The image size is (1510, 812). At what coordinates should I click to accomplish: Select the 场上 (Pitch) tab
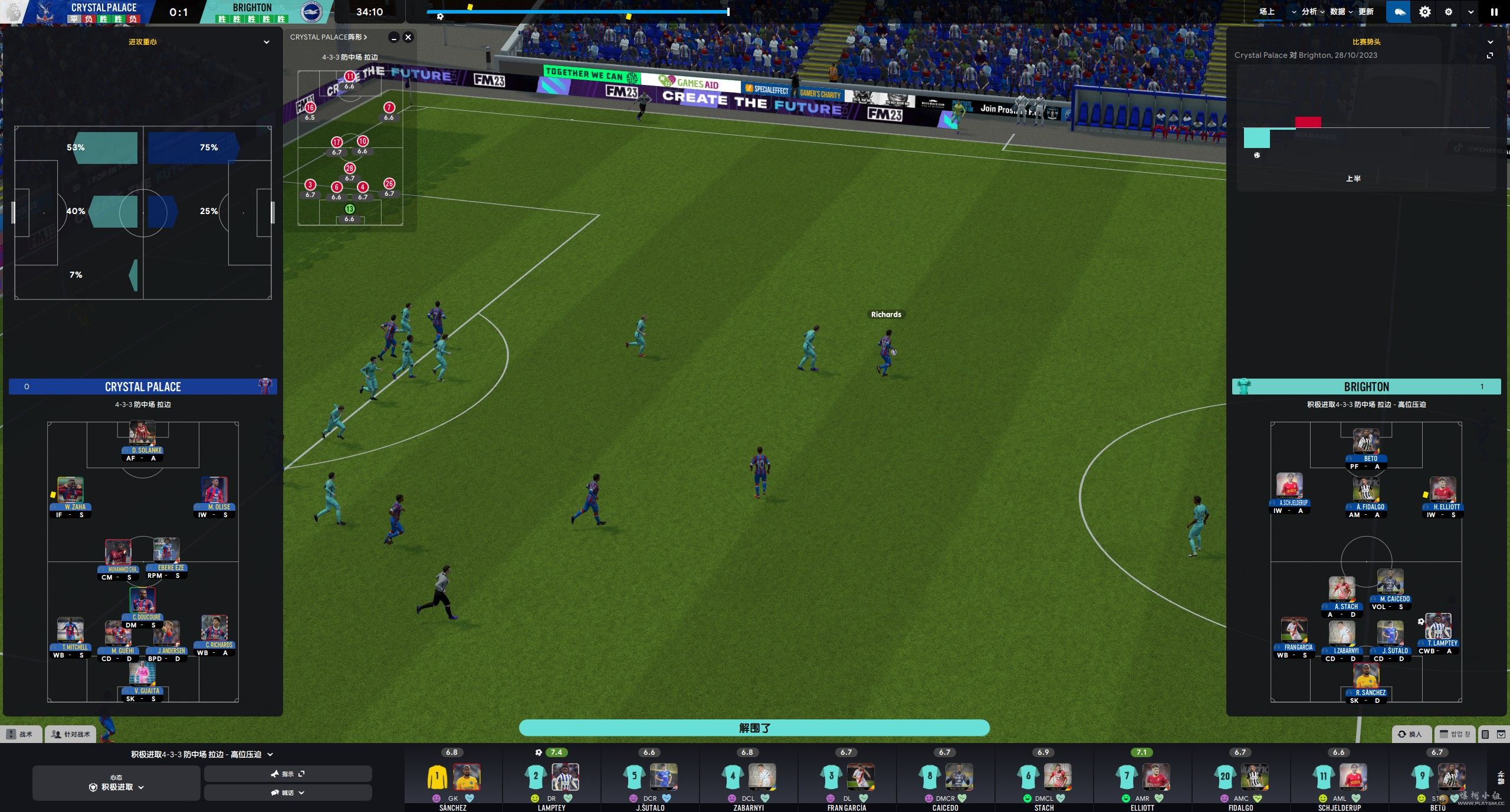pos(1267,12)
